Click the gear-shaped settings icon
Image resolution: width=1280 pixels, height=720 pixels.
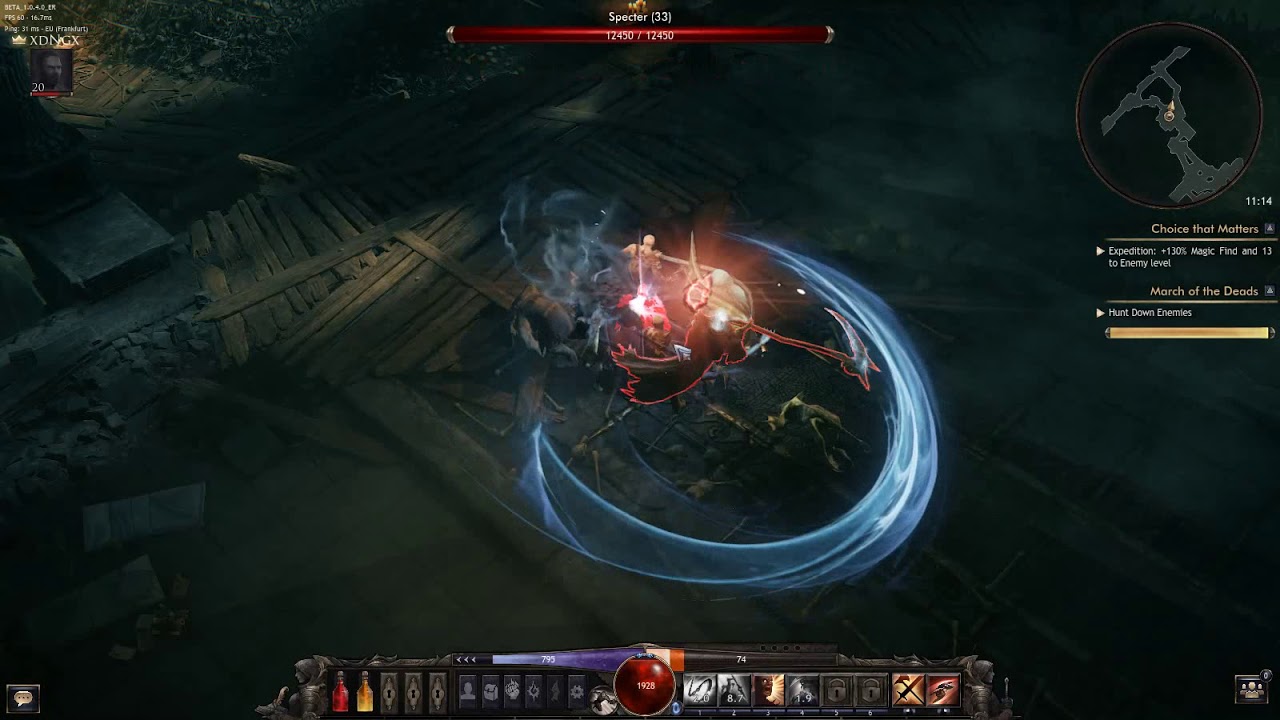tap(576, 690)
